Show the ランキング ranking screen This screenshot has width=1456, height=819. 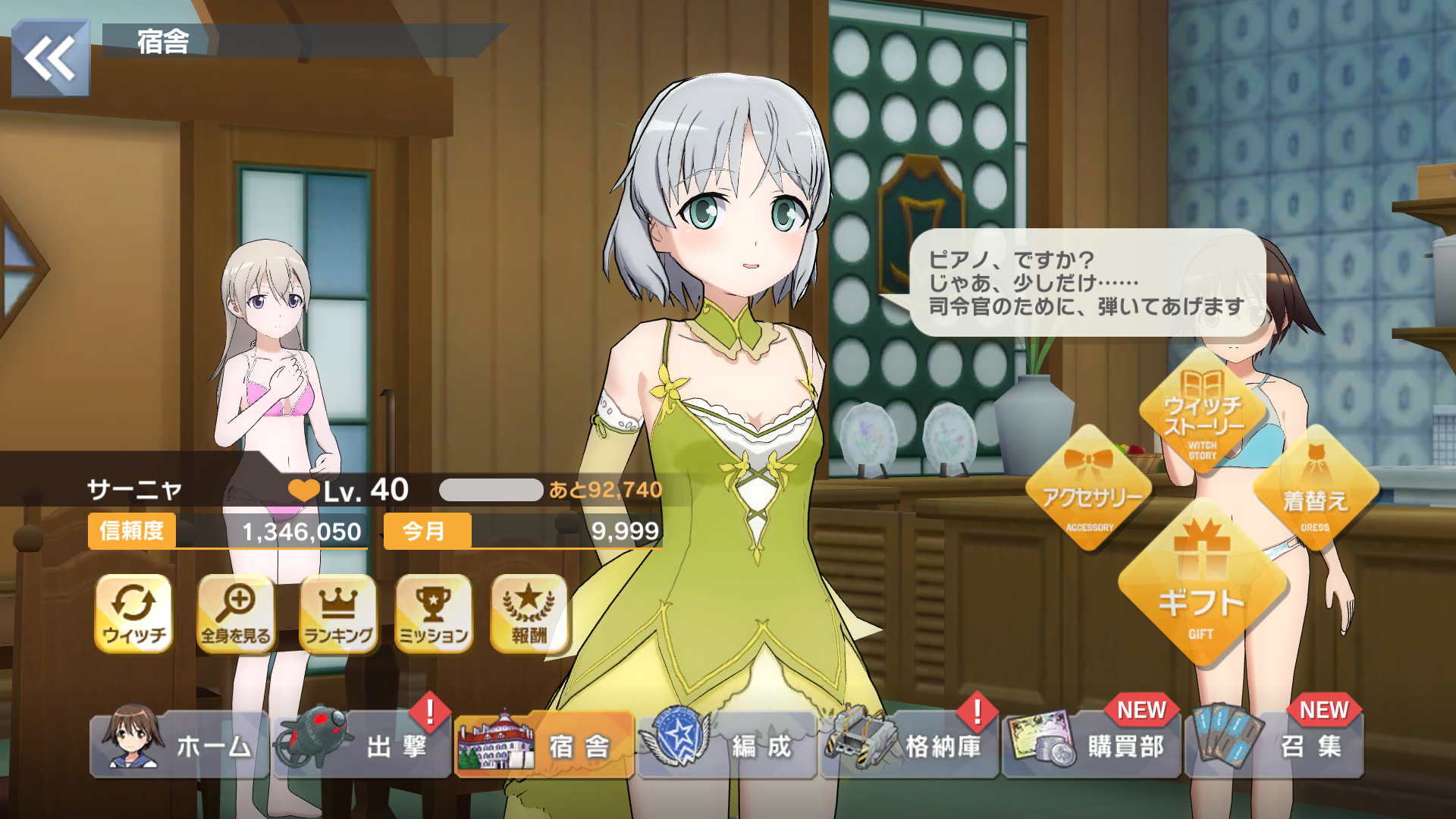click(338, 613)
